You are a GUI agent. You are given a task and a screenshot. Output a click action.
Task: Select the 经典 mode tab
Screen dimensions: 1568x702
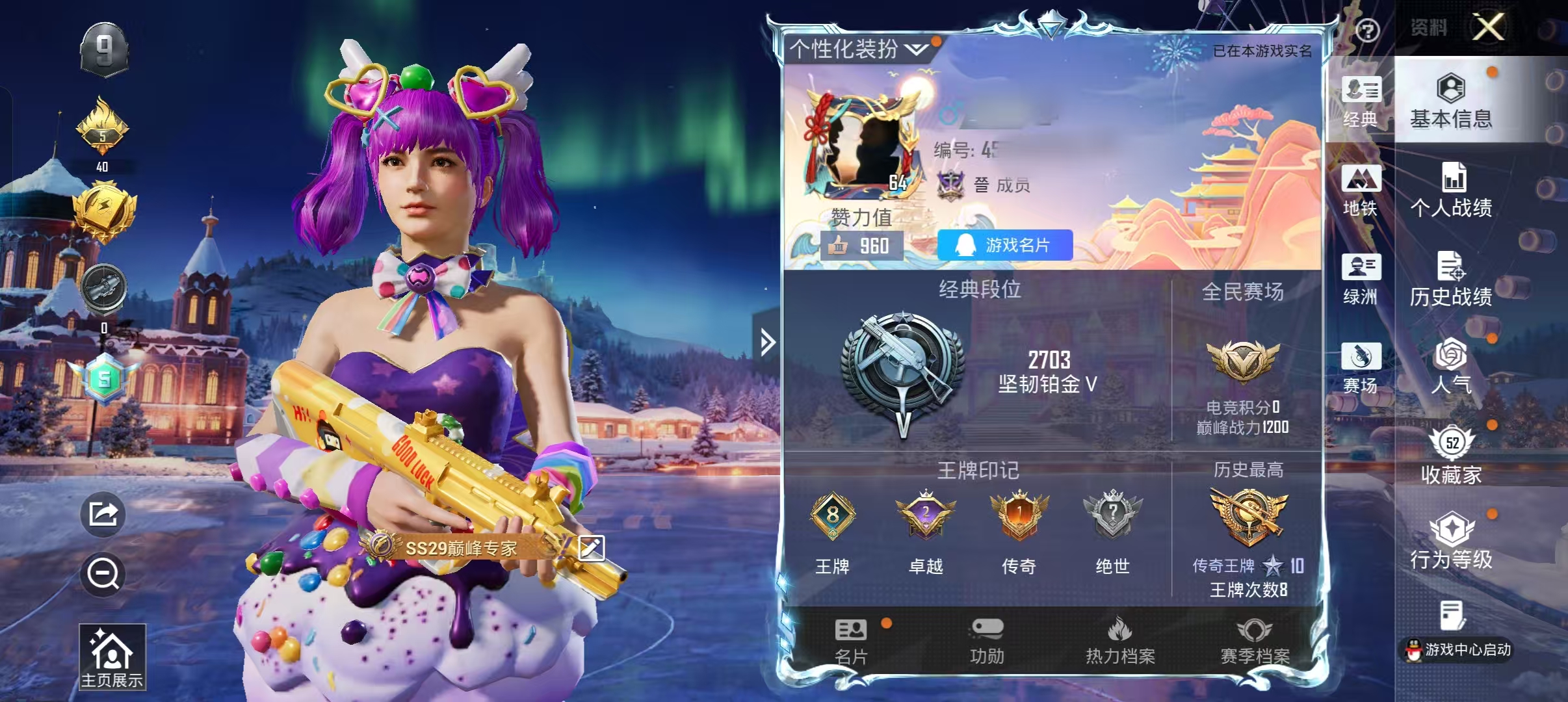pos(1361,102)
